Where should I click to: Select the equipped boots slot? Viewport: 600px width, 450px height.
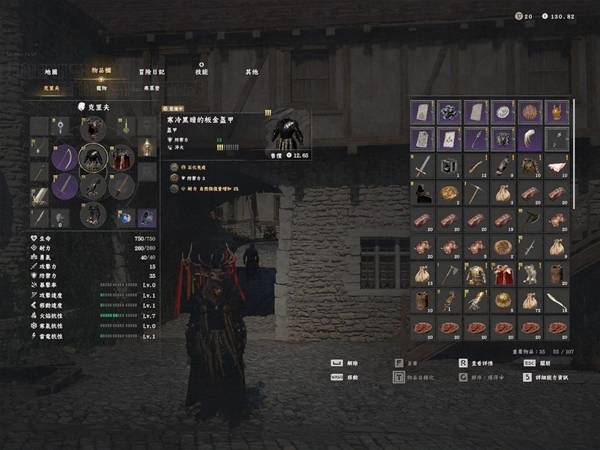pos(93,215)
